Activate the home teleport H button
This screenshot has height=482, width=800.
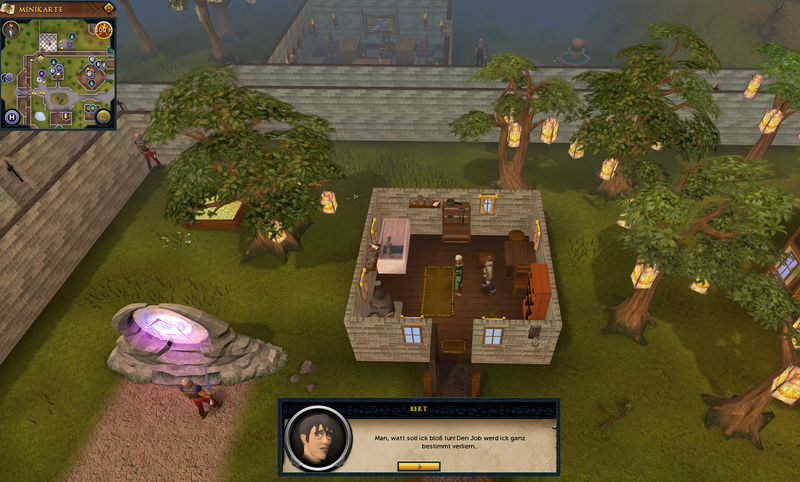(x=13, y=118)
